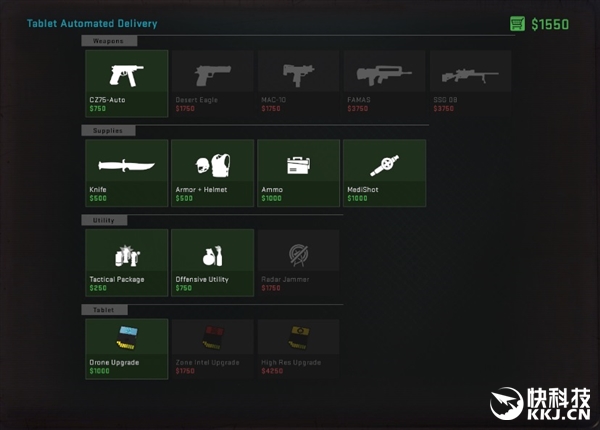Image resolution: width=600 pixels, height=430 pixels.
Task: Purchase the Drone Upgrade
Action: pos(126,349)
